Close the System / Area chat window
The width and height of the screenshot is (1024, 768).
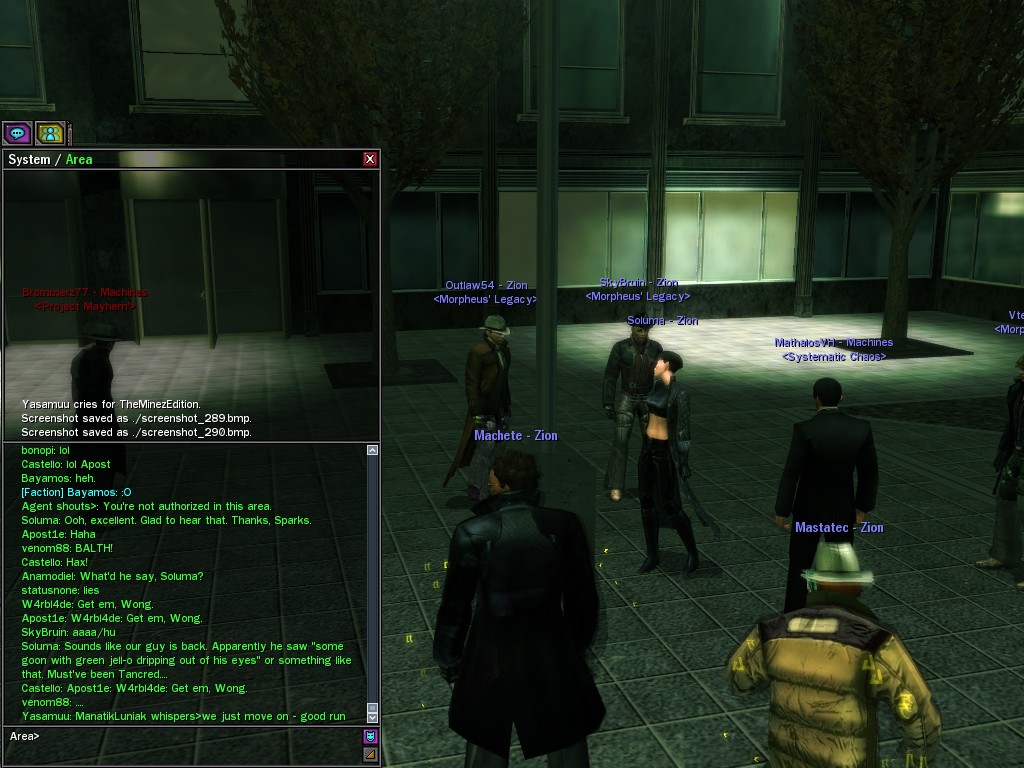point(370,159)
